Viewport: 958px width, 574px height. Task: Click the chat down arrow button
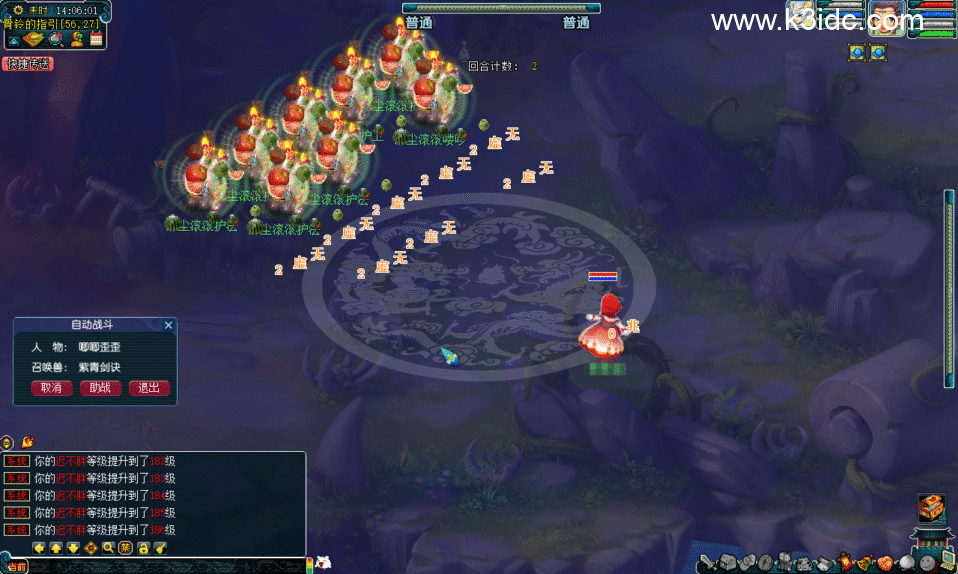point(74,548)
